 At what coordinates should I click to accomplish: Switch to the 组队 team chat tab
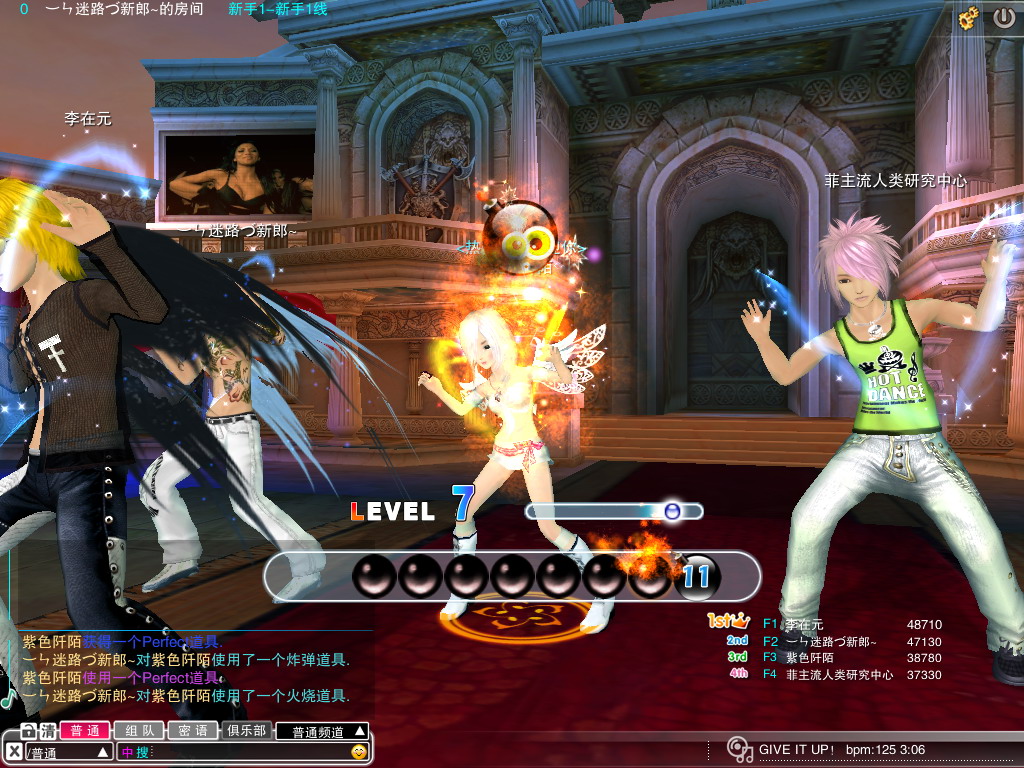138,731
